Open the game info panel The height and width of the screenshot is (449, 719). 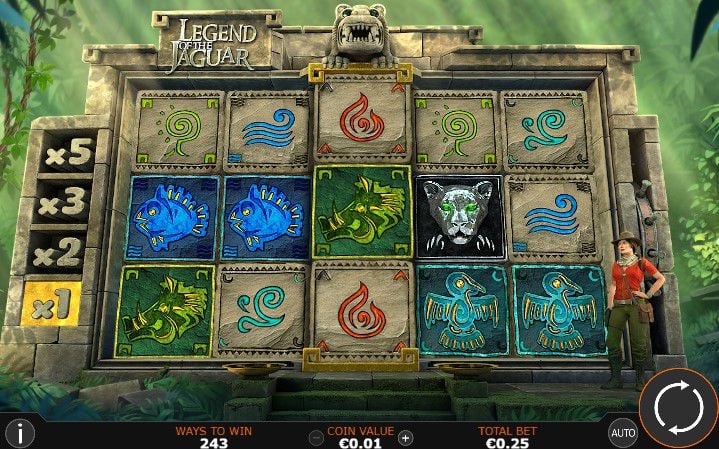coord(20,433)
